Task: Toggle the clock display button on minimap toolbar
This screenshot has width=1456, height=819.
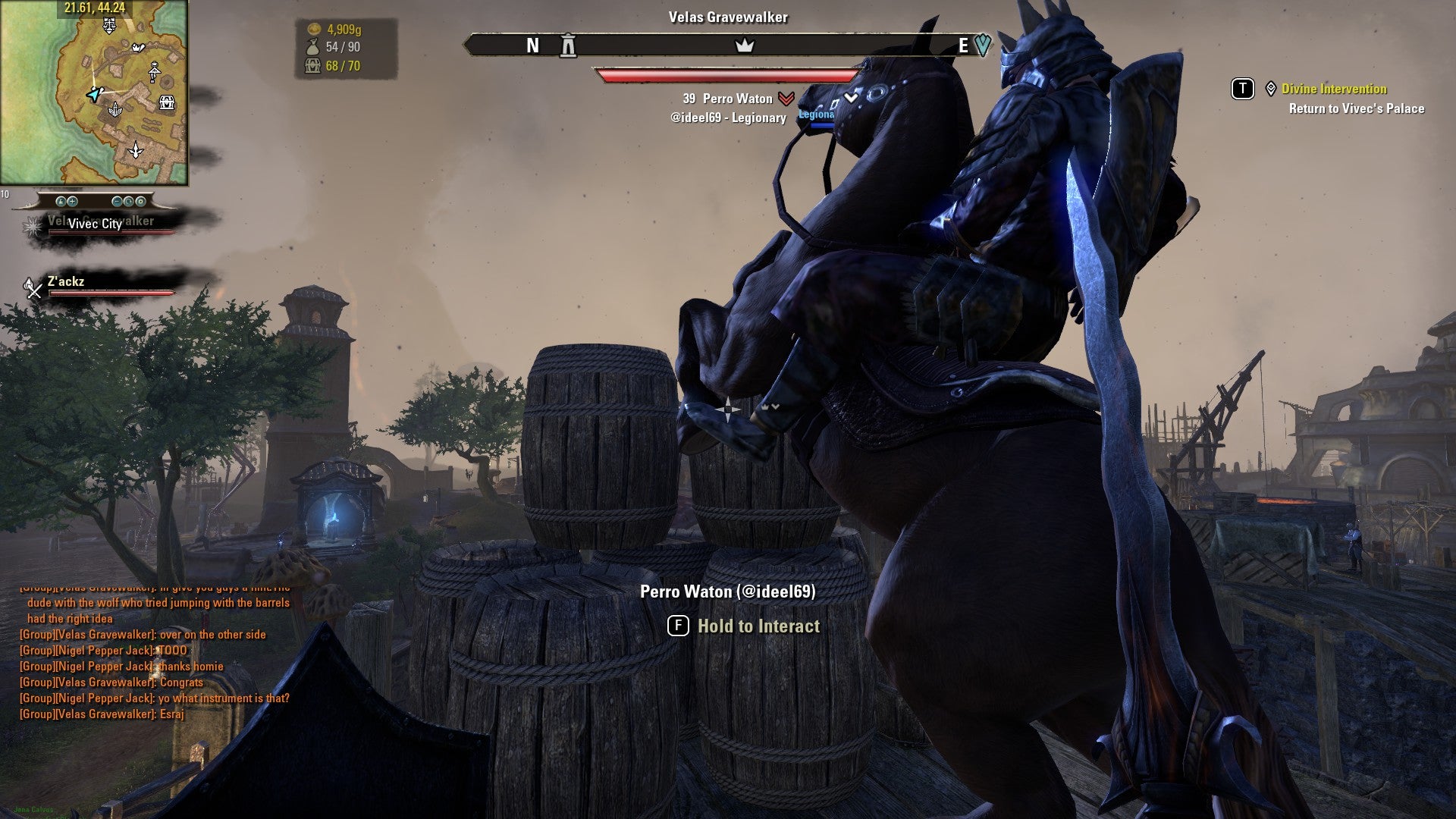Action: click(x=130, y=202)
